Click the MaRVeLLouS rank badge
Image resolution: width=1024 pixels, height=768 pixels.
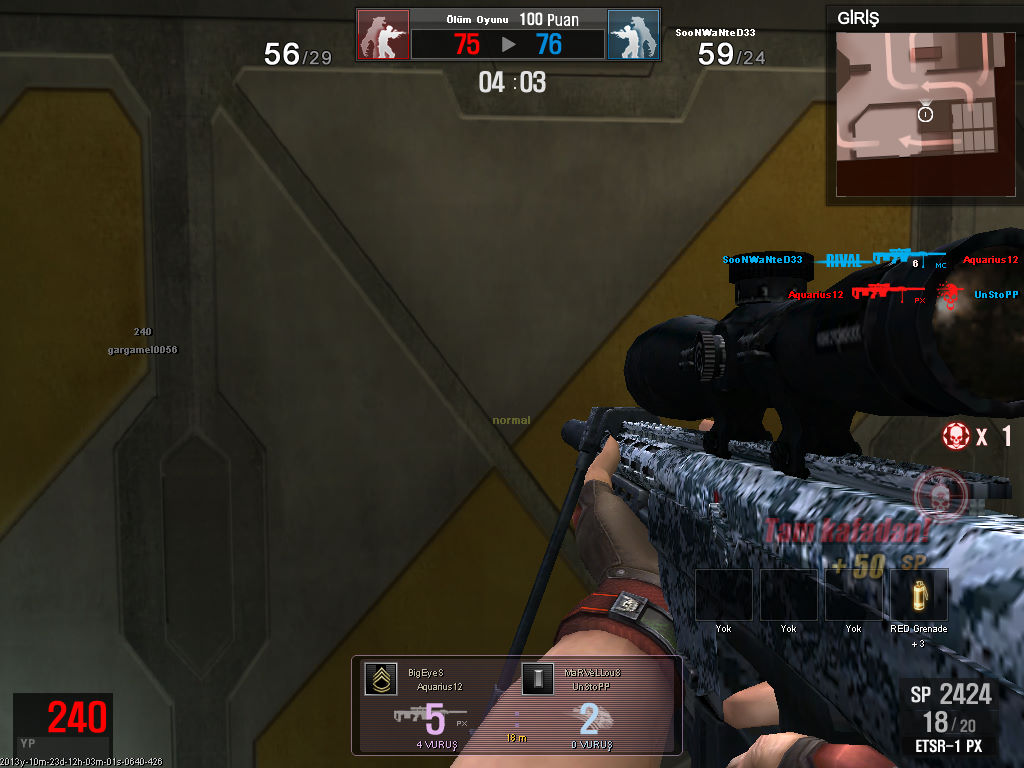coord(537,680)
